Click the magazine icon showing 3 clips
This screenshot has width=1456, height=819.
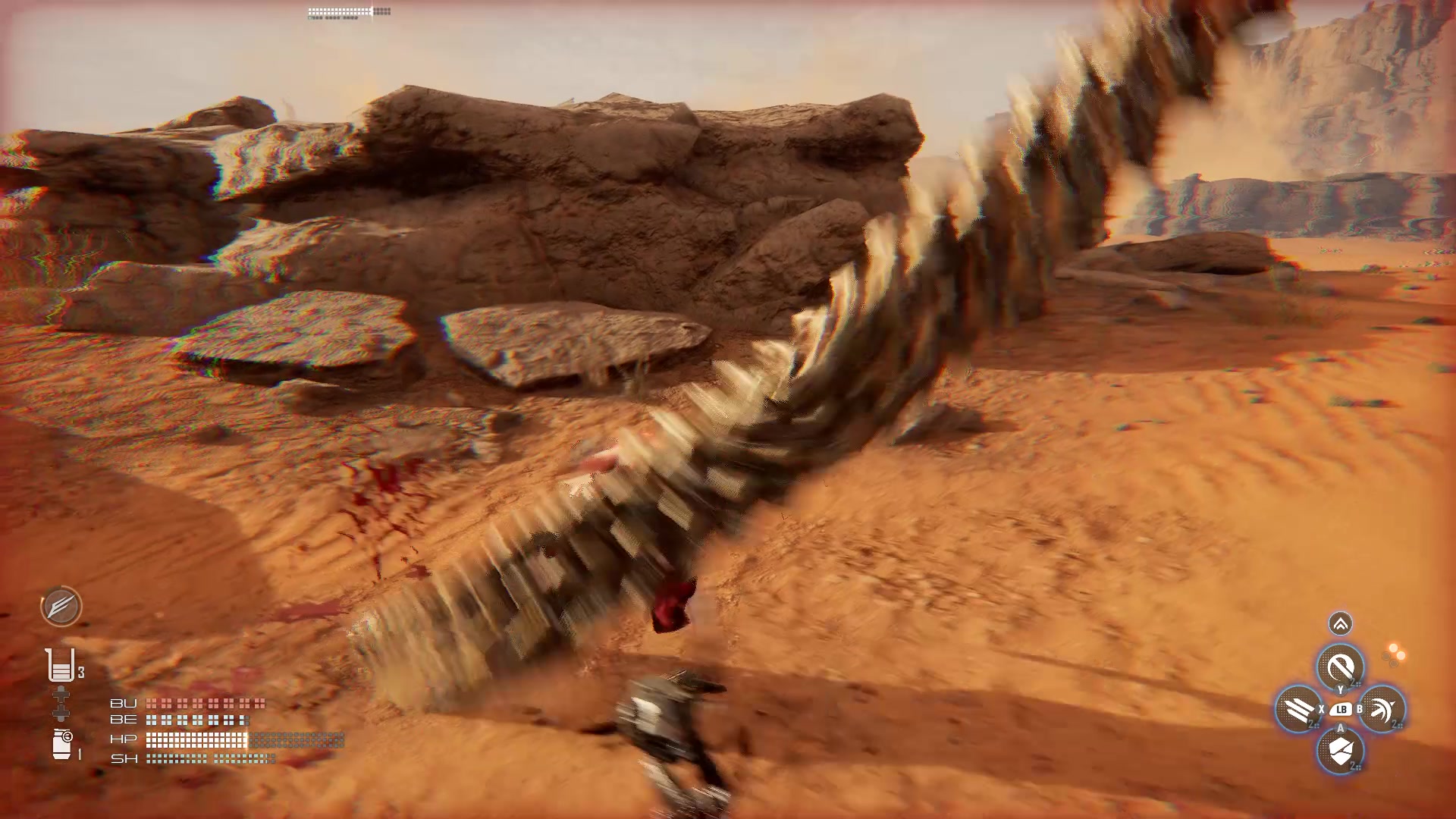click(61, 664)
